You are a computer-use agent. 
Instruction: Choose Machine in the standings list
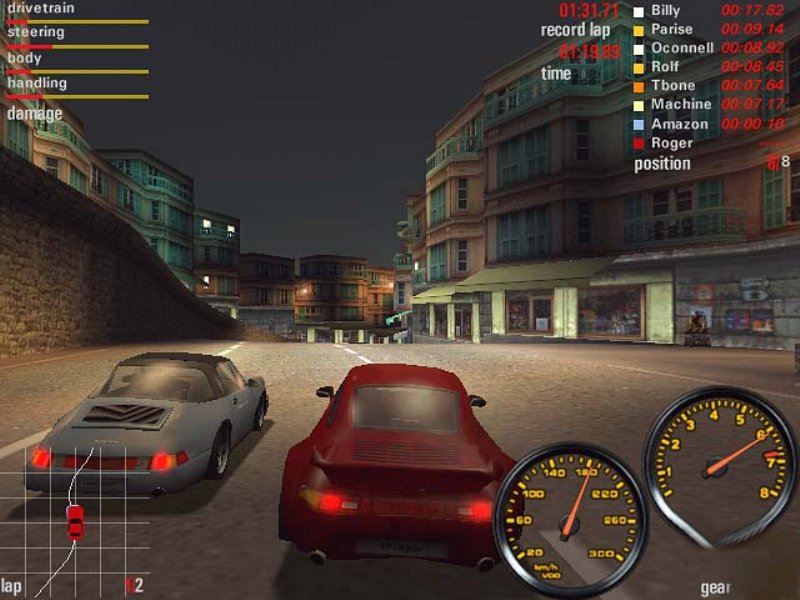(x=680, y=105)
